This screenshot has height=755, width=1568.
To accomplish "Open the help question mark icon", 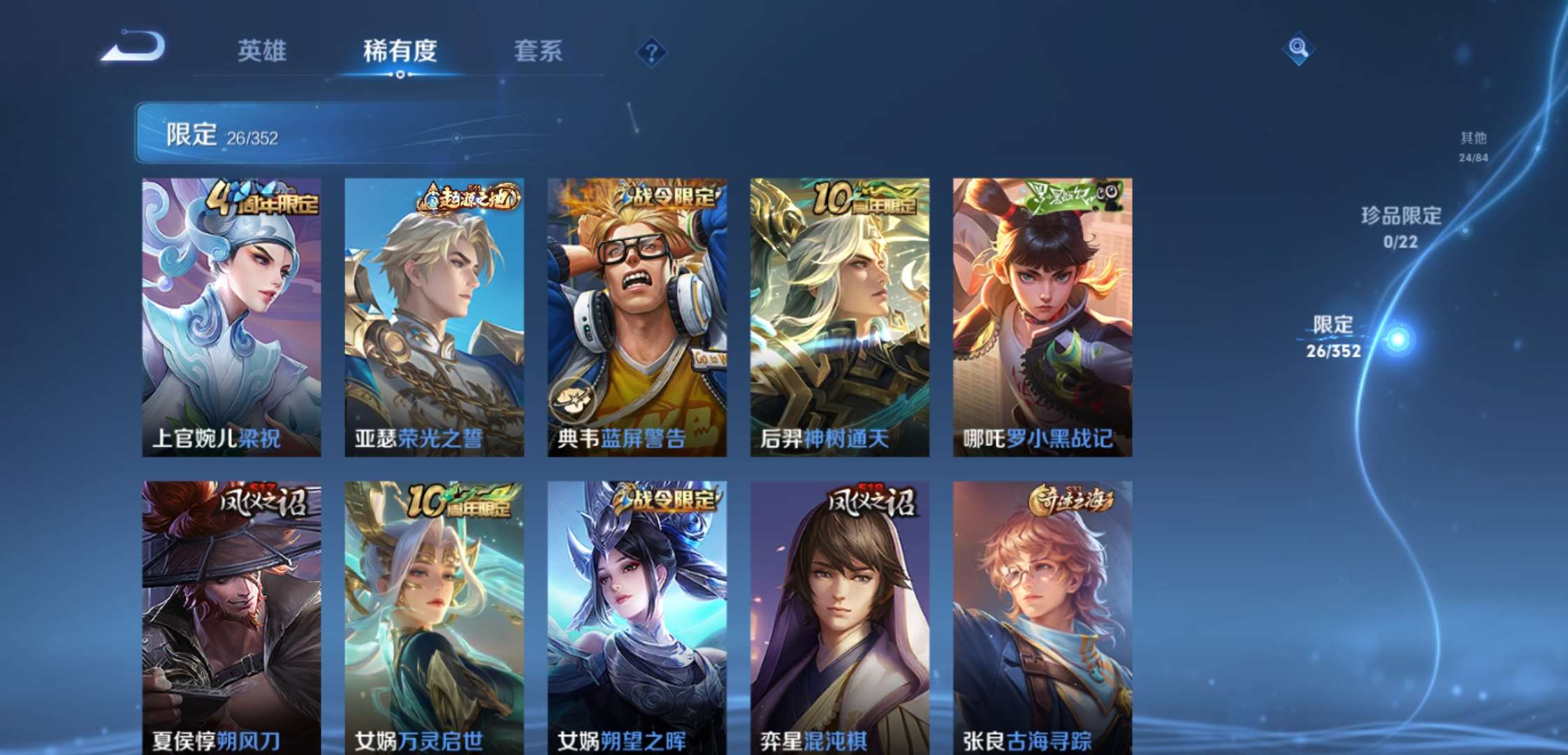I will 651,51.
